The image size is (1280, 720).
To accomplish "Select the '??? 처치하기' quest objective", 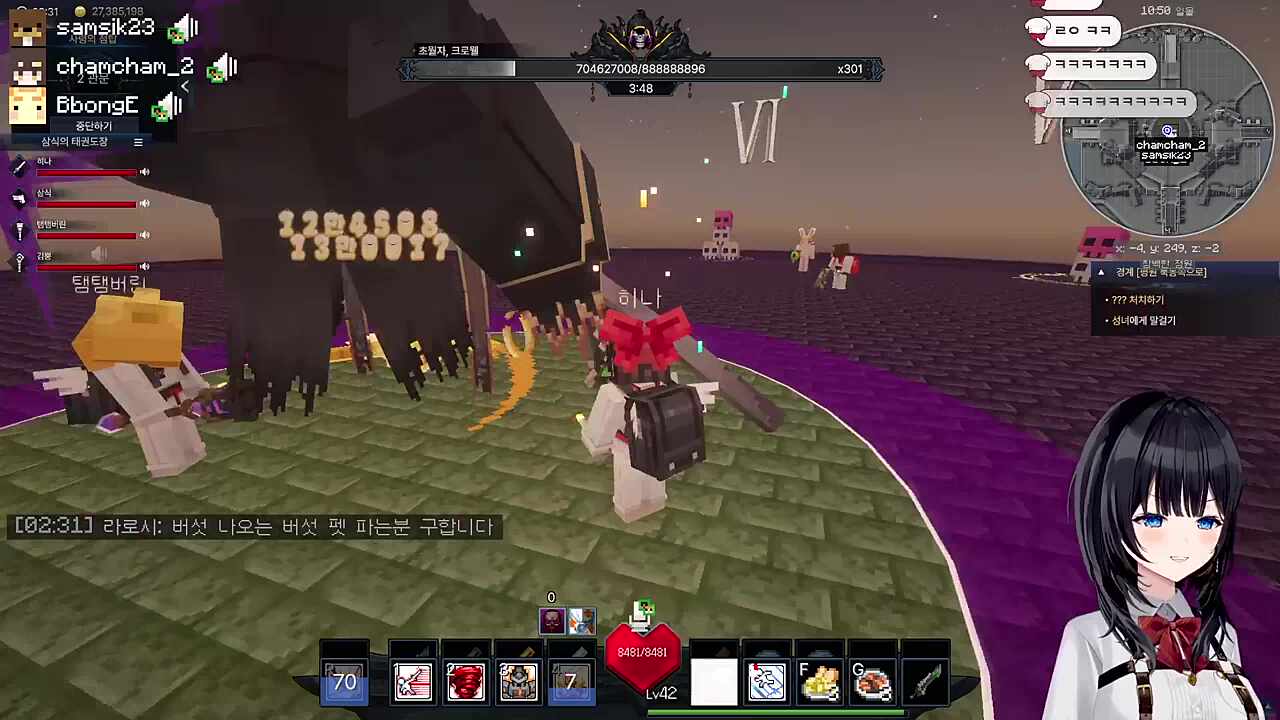I will click(x=1138, y=300).
